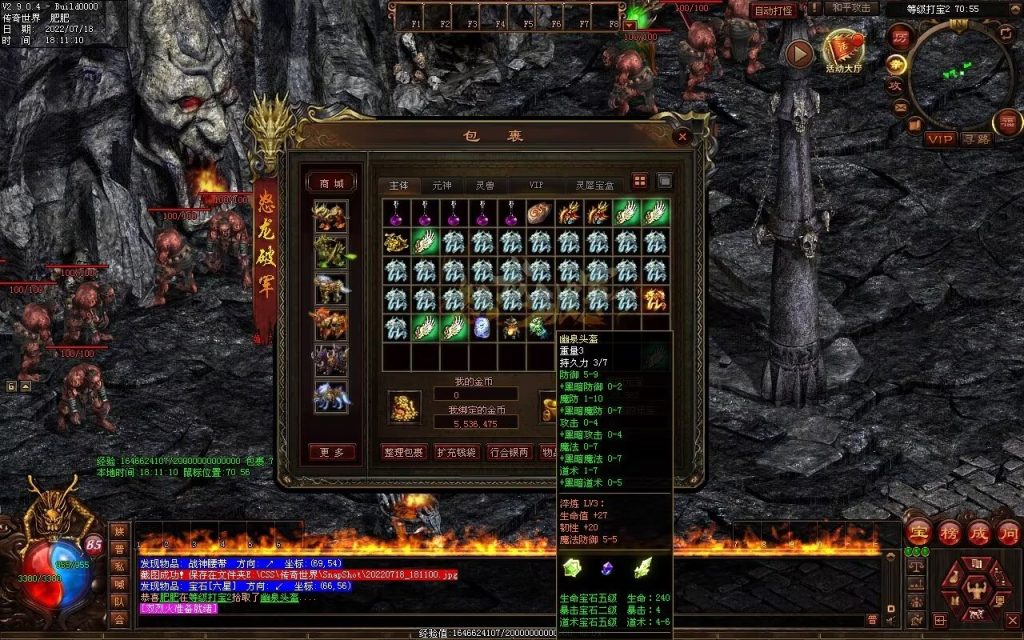Switch to the 元神 tab
Screen dimensions: 1024x640
442,185
